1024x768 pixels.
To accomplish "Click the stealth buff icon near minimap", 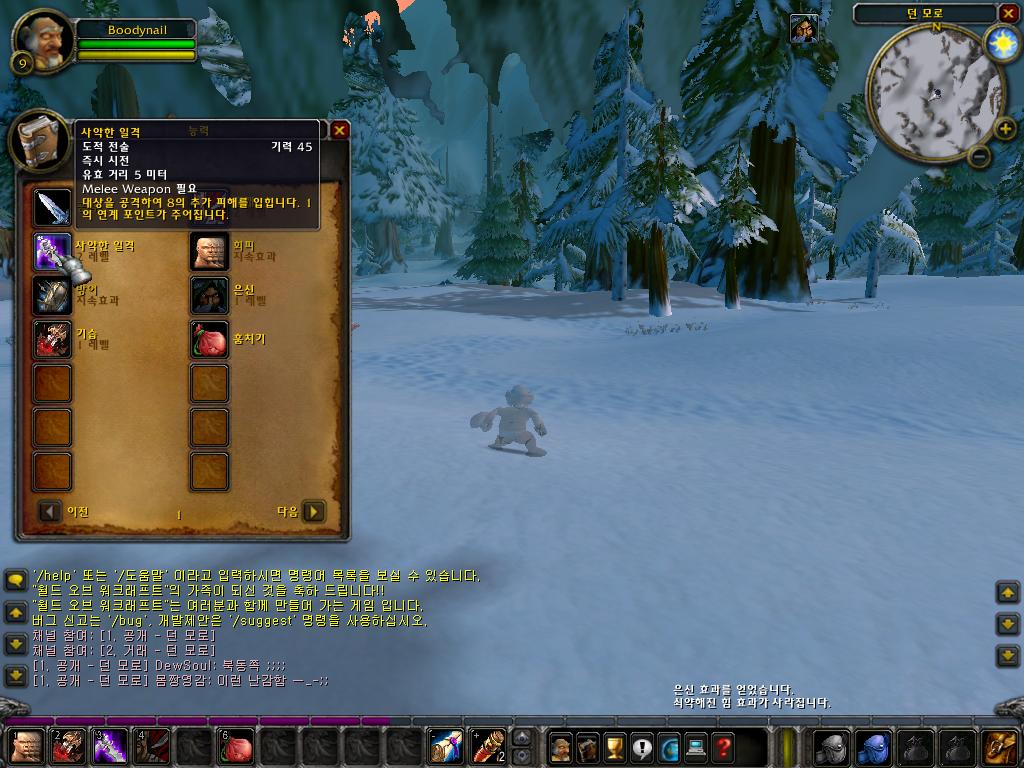I will pos(802,29).
